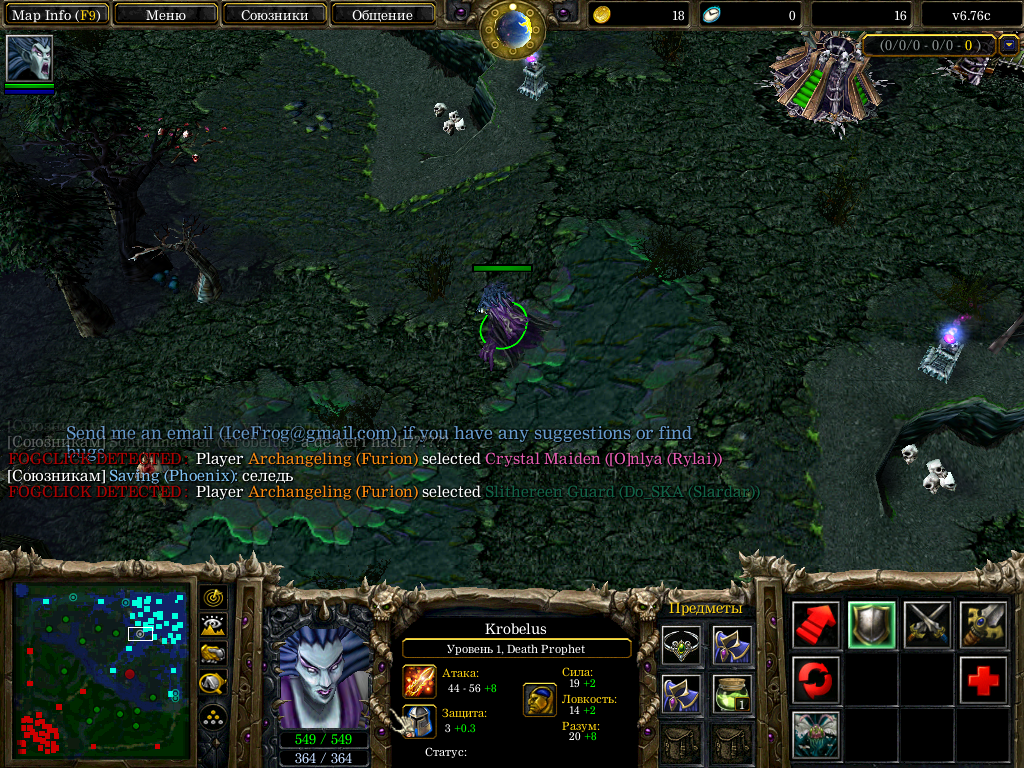Viewport: 1024px width, 768px height.
Task: Toggle the formation movement button
Action: tap(214, 717)
